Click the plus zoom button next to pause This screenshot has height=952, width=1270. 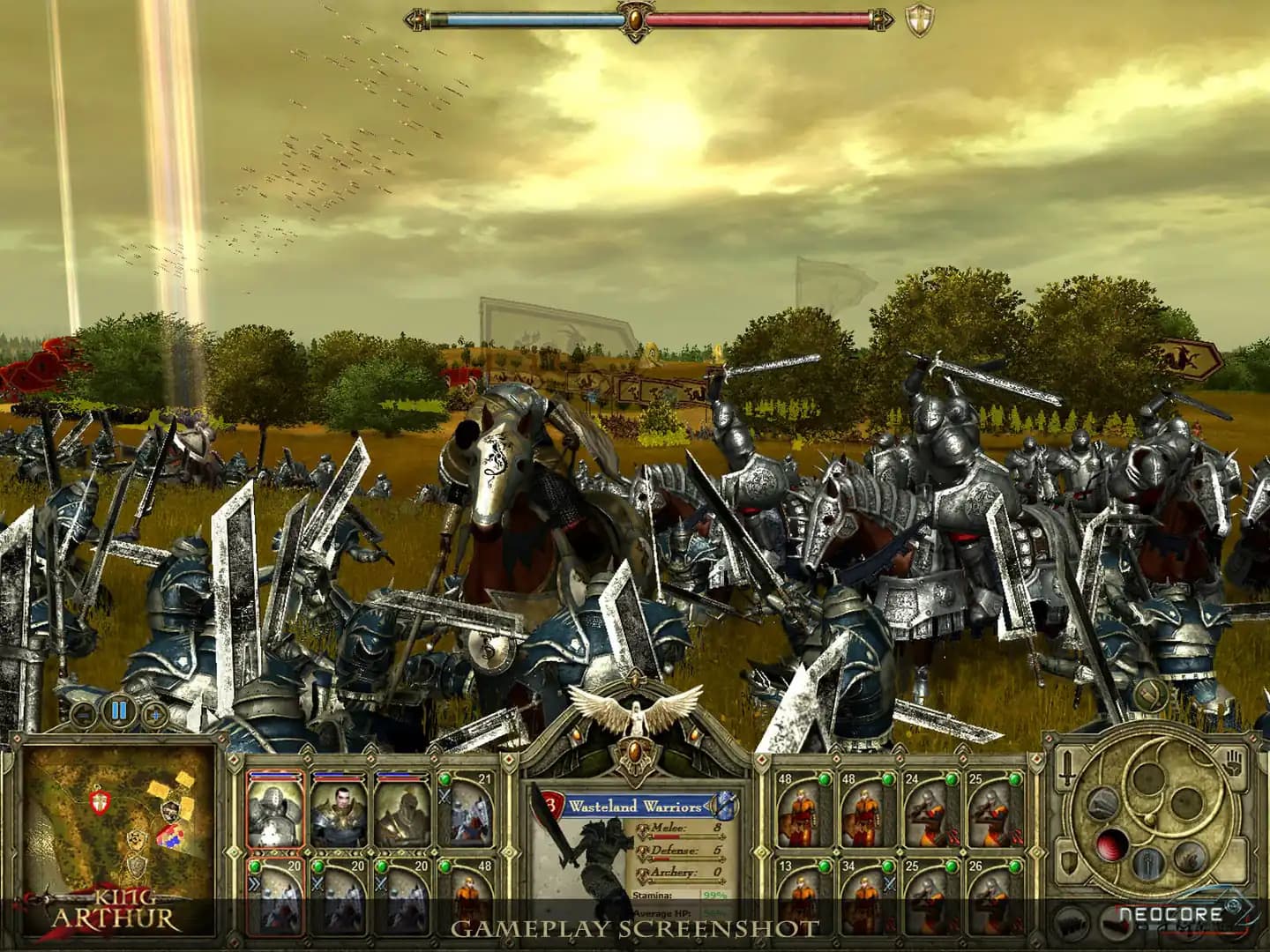pyautogui.click(x=156, y=713)
